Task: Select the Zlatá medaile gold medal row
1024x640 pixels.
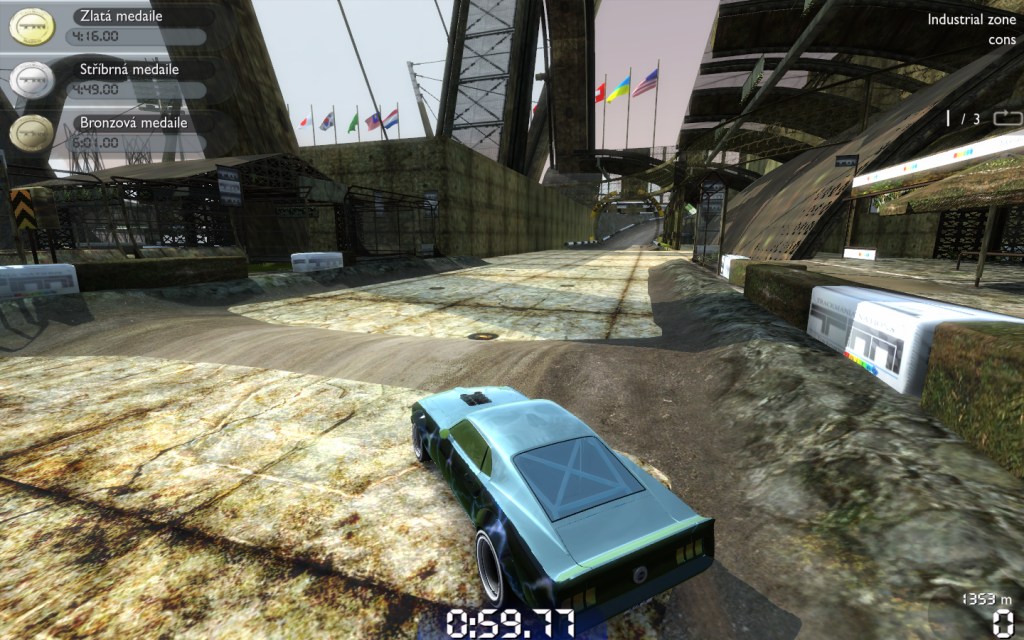Action: pos(110,26)
